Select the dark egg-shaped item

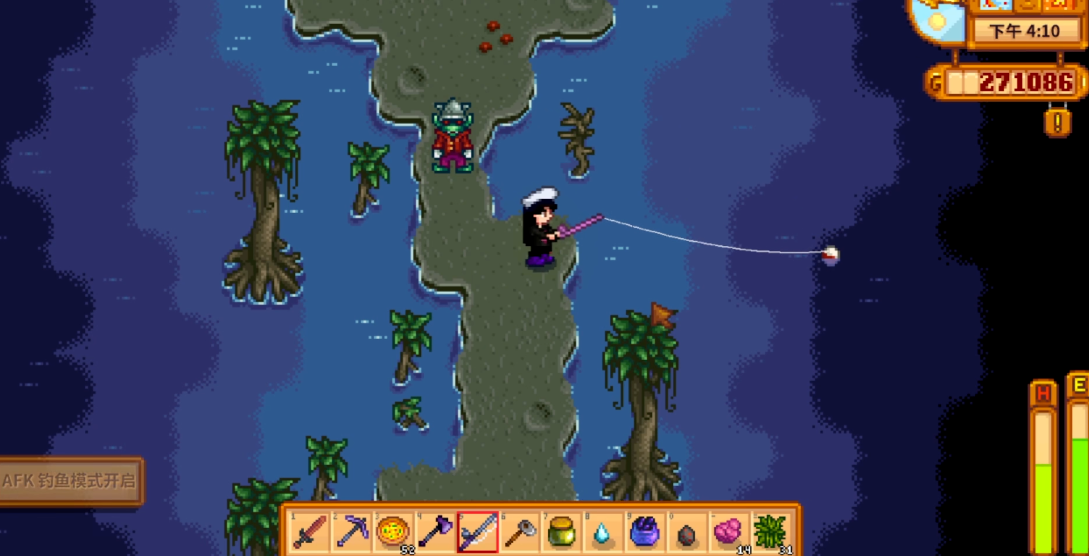click(x=688, y=530)
